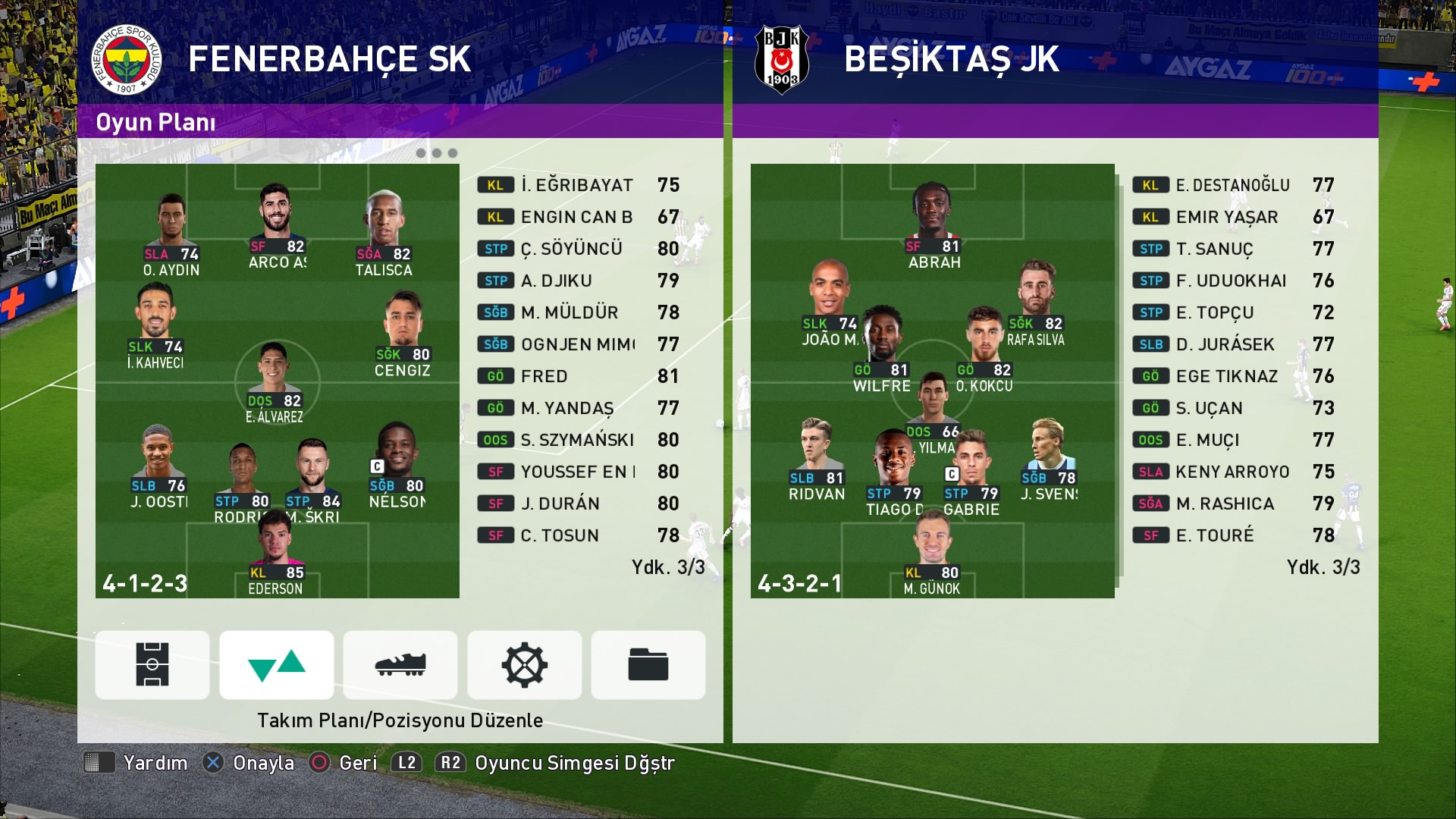1456x819 pixels.
Task: Select goalkeeper Ederson on Fenerbahçe pitch
Action: (276, 557)
